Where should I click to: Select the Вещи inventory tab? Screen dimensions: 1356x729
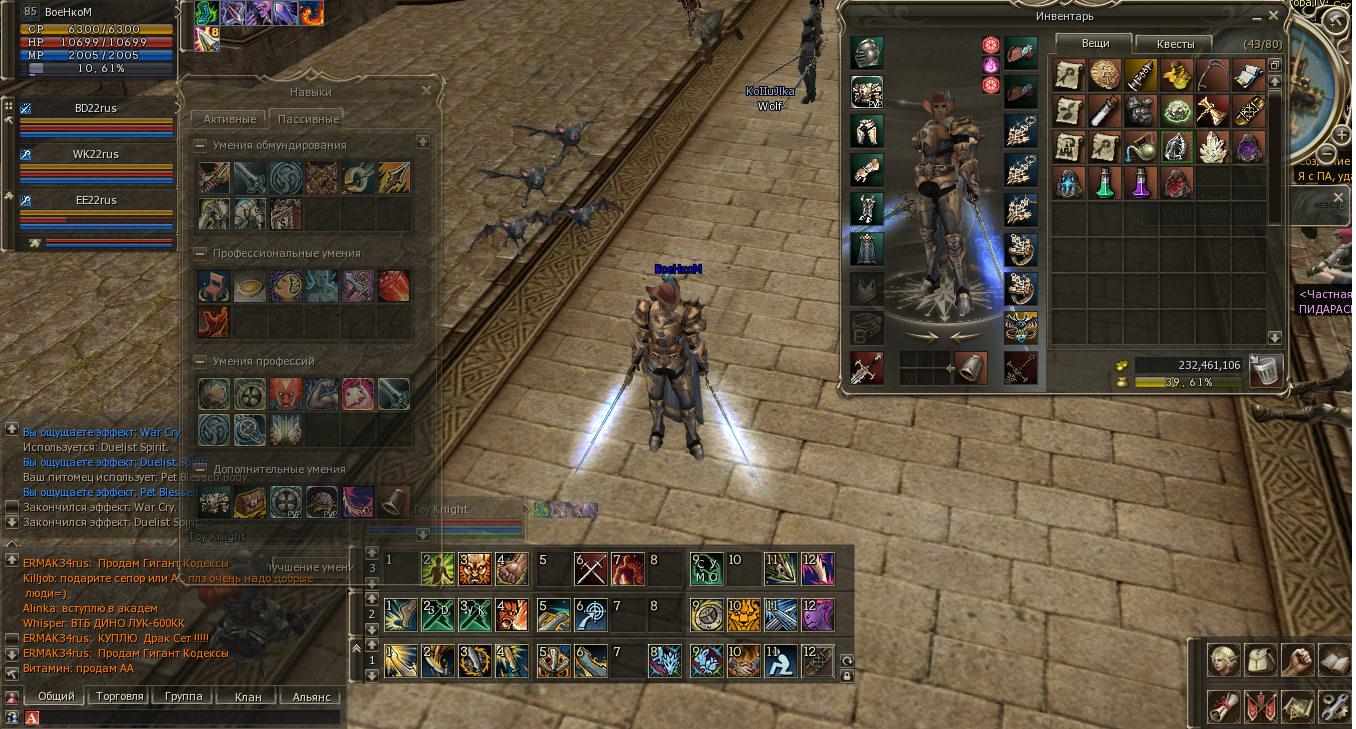1094,44
